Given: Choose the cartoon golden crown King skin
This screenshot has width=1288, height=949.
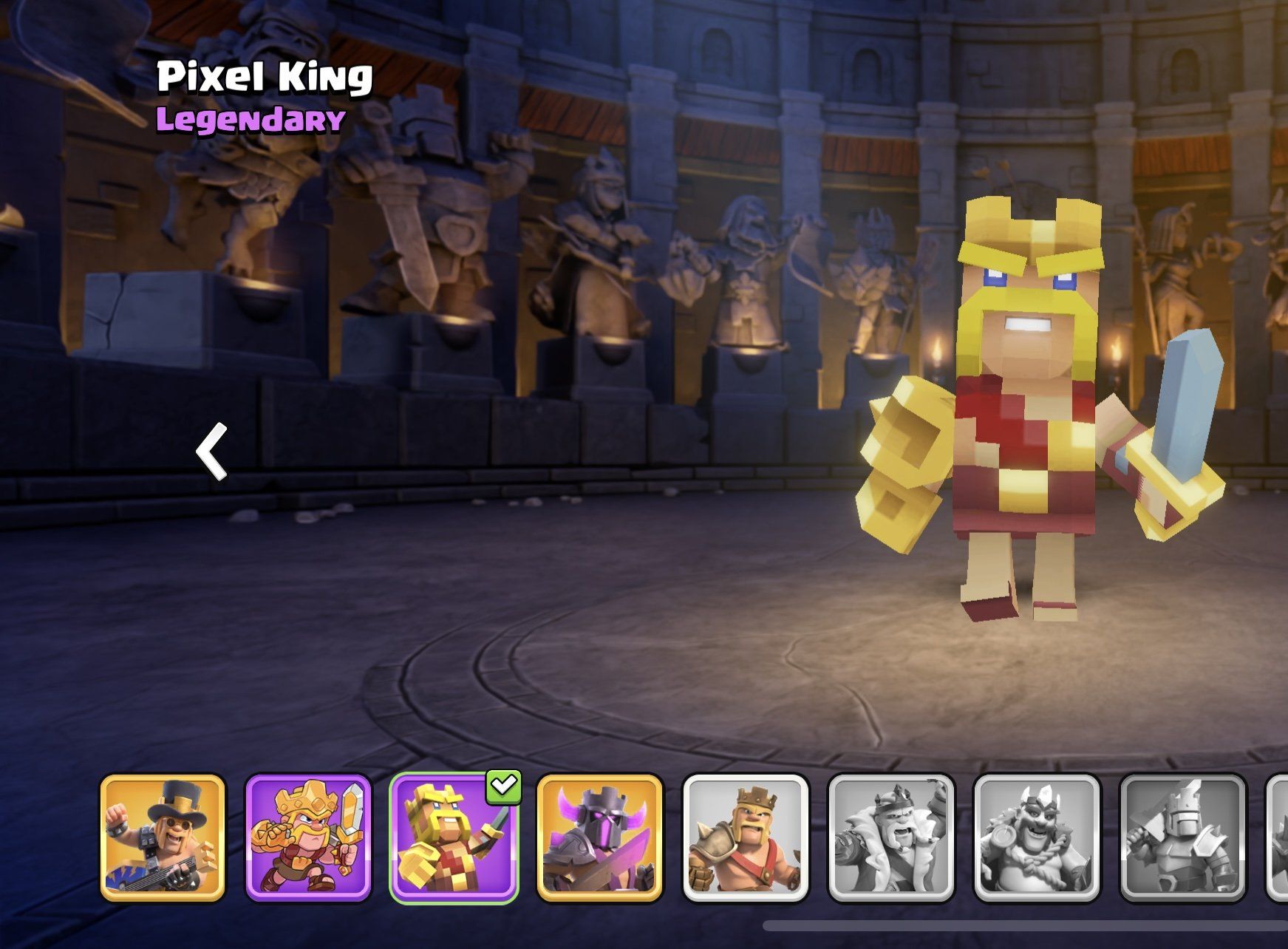Looking at the screenshot, I should coord(308,837).
